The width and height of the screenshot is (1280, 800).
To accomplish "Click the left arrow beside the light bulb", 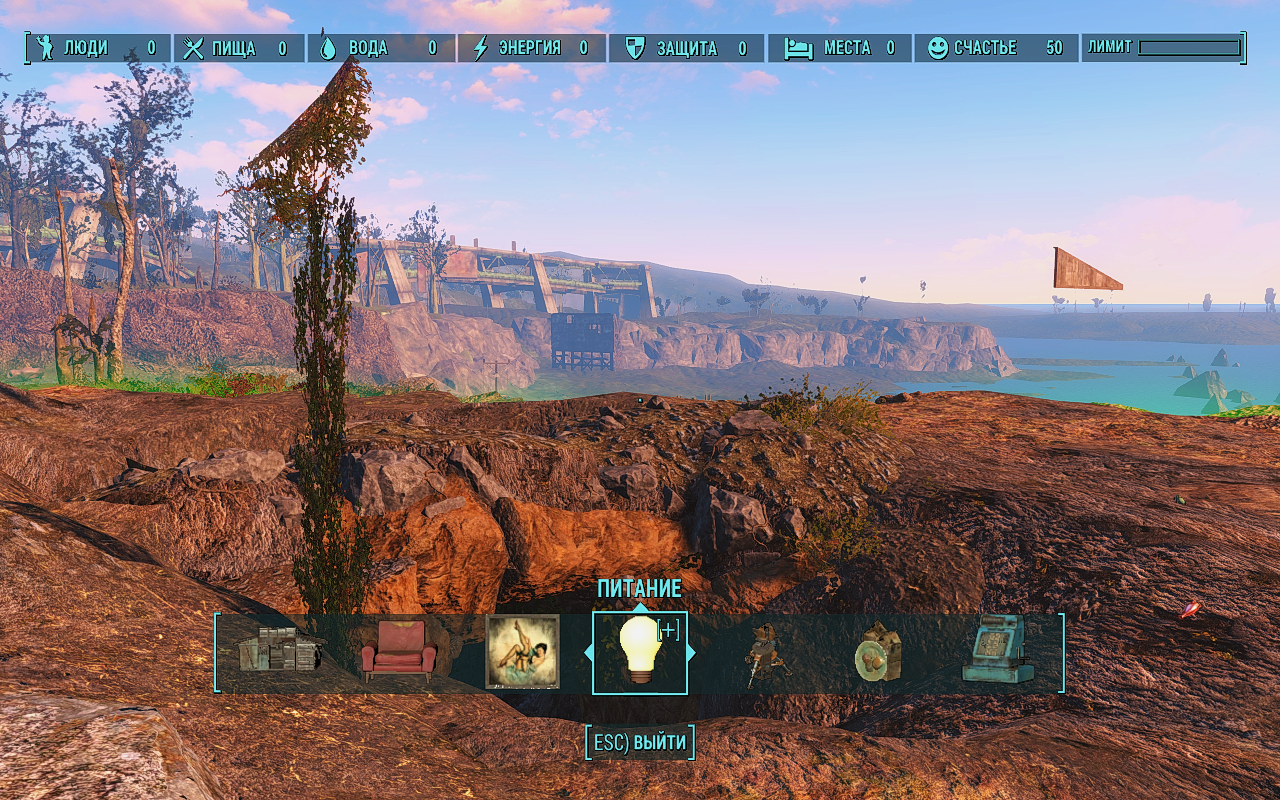I will tap(588, 653).
